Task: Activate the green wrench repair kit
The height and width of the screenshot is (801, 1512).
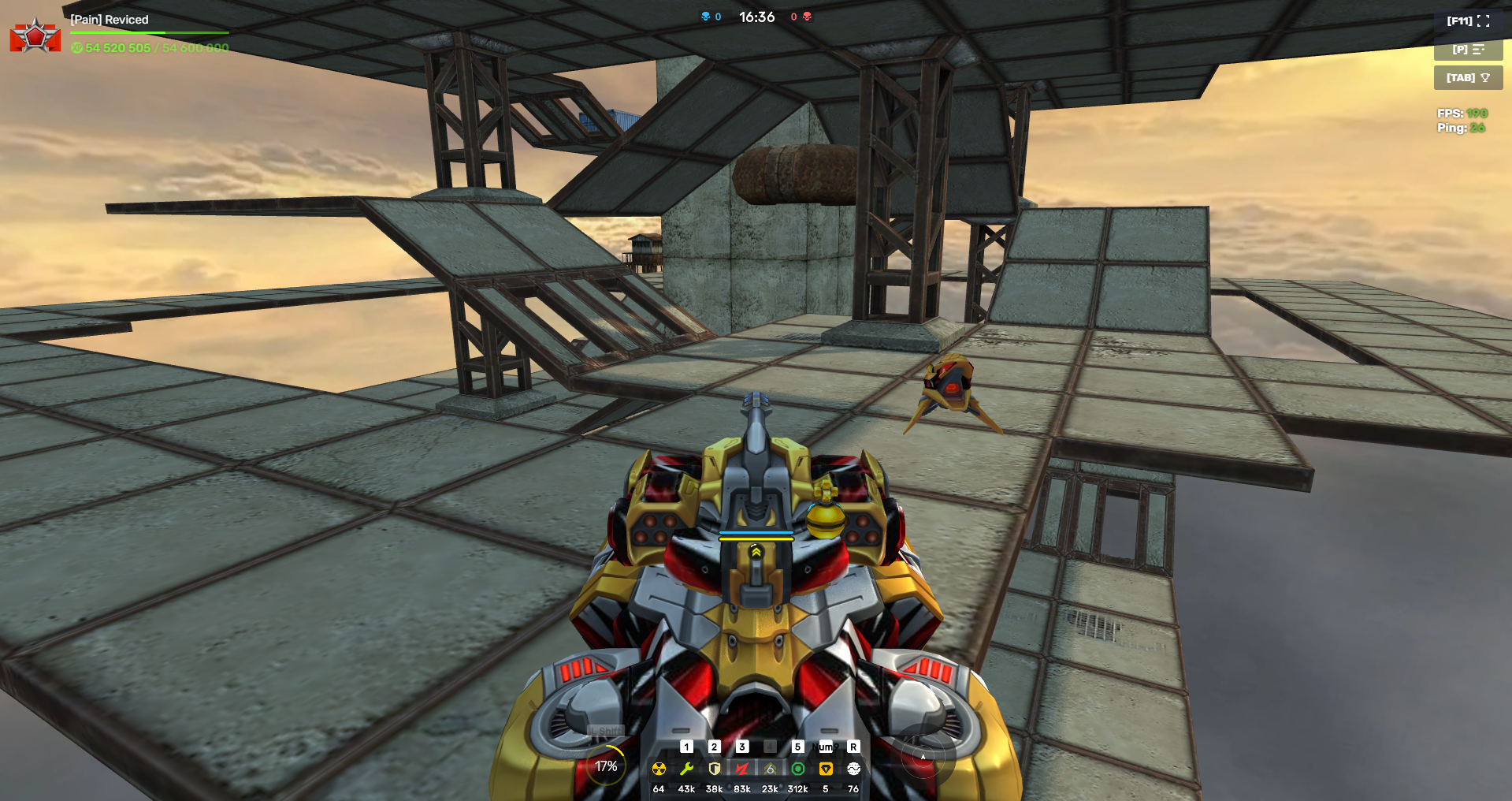Action: tap(686, 769)
